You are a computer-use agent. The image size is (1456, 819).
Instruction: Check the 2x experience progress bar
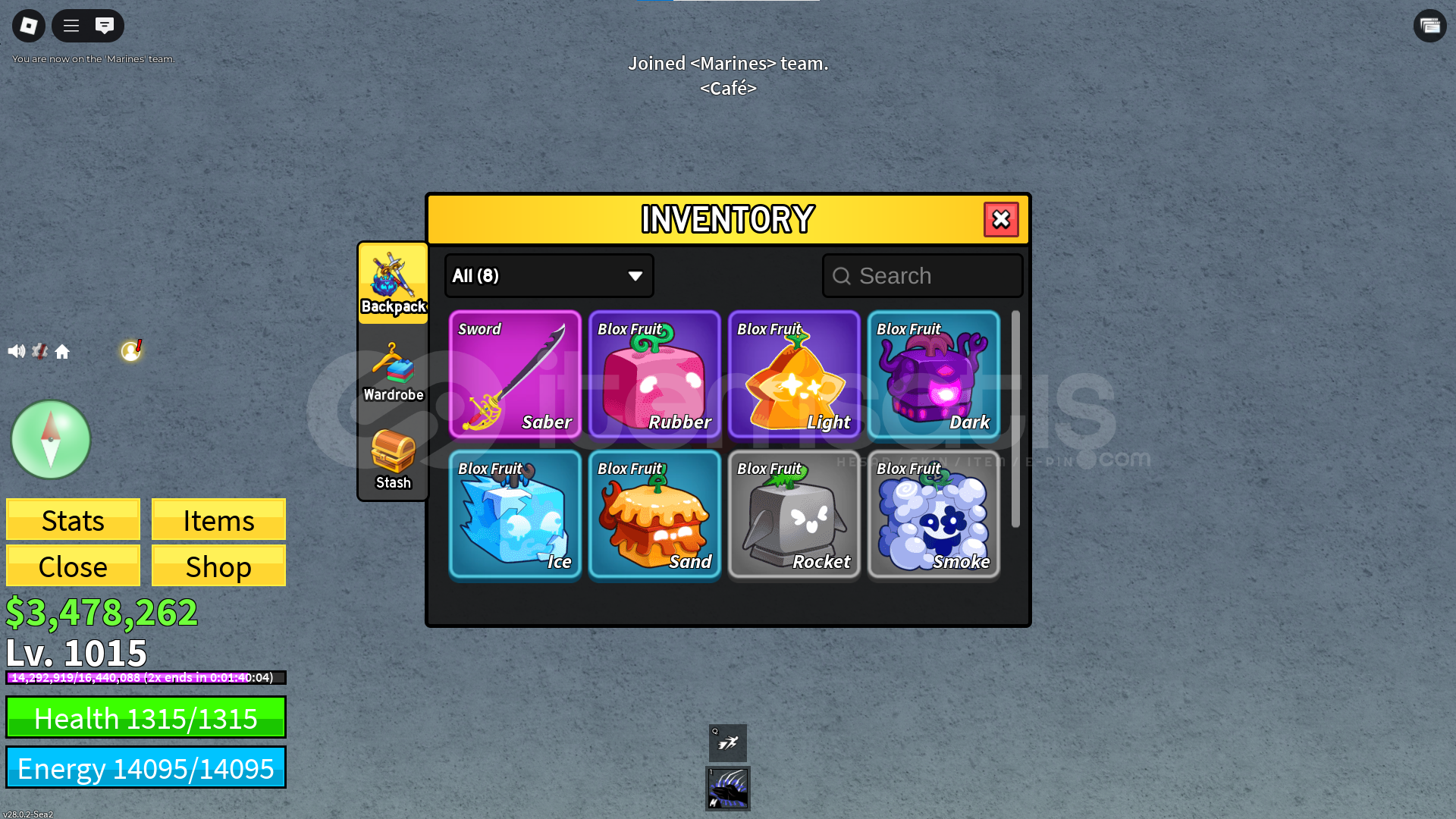pyautogui.click(x=144, y=677)
